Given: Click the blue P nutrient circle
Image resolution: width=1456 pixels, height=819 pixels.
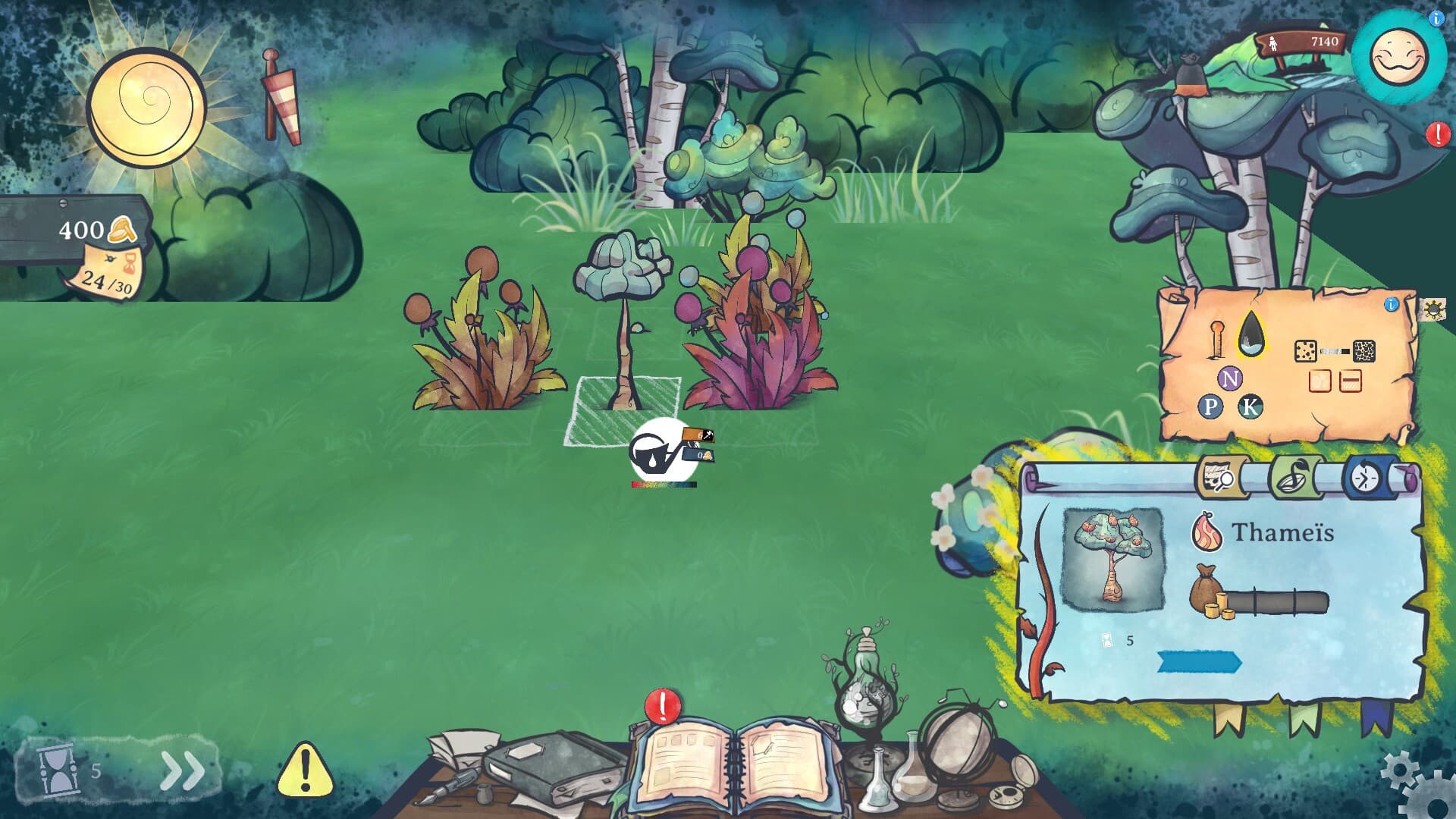Looking at the screenshot, I should [x=1210, y=407].
